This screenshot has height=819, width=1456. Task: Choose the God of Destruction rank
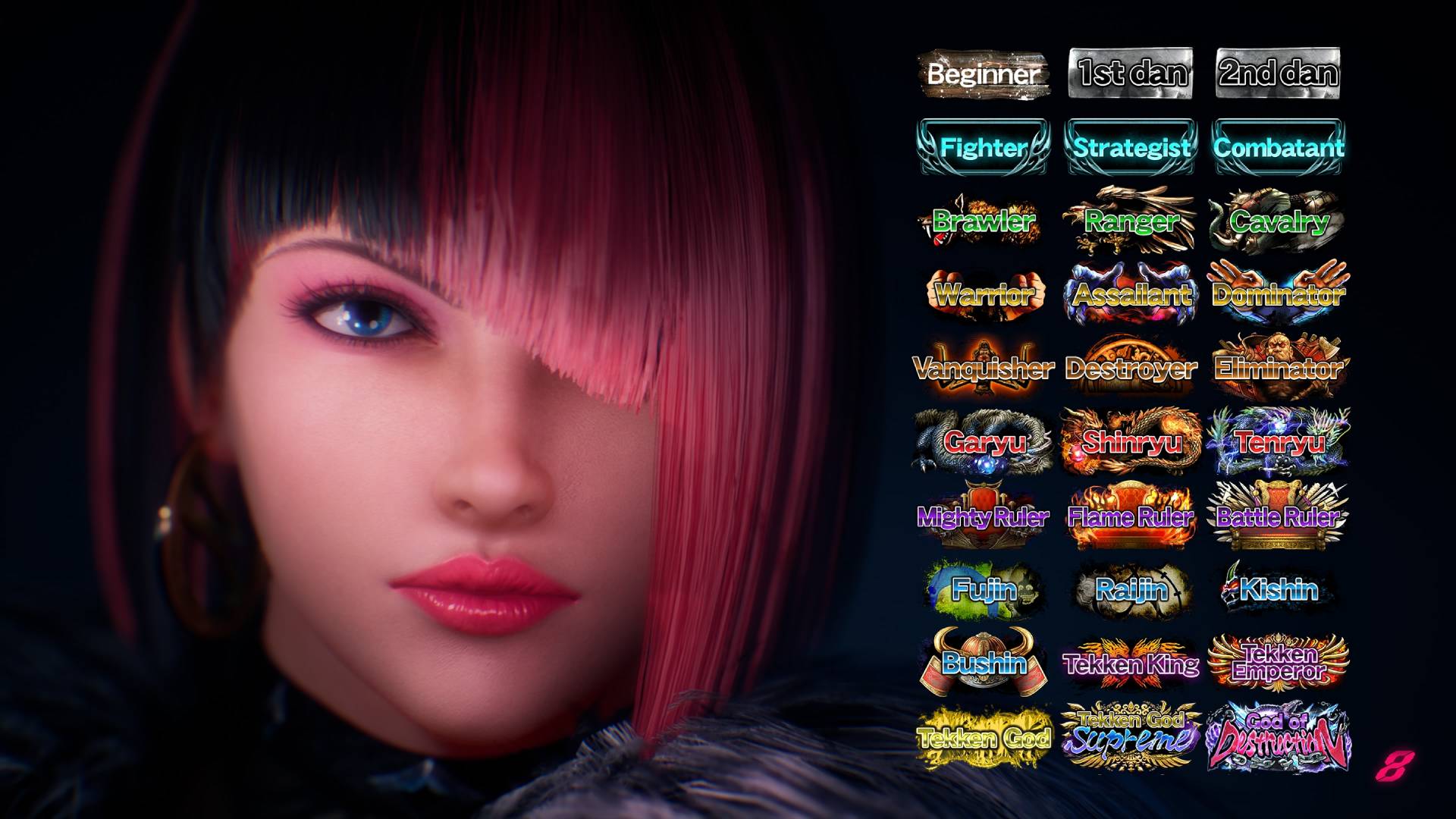pos(1279,736)
